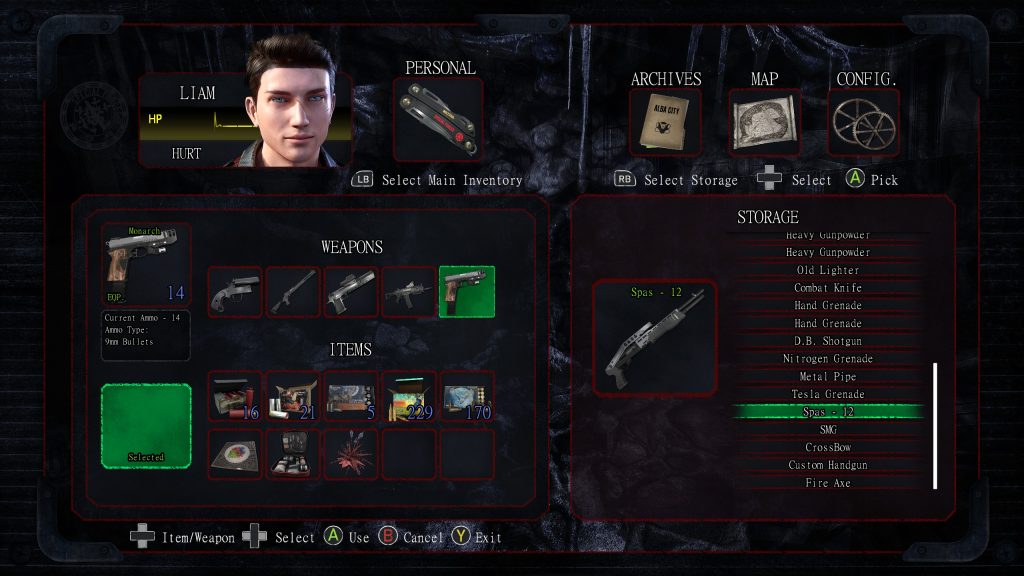Choose the assault rifle weapon slot

click(409, 292)
